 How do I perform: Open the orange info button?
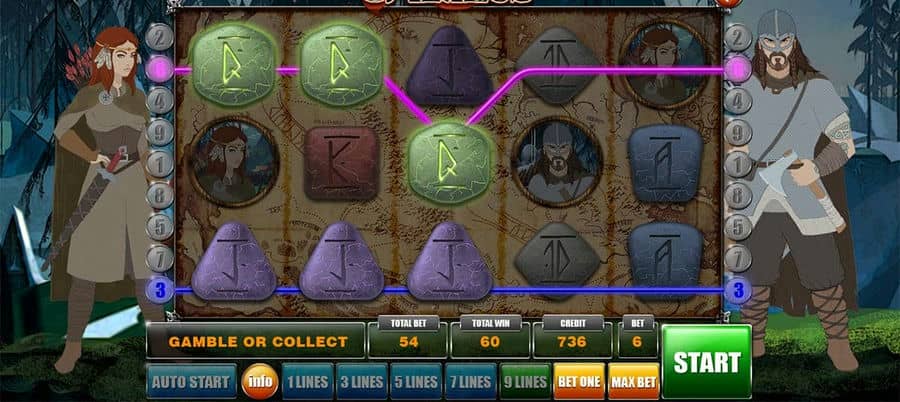click(x=261, y=381)
